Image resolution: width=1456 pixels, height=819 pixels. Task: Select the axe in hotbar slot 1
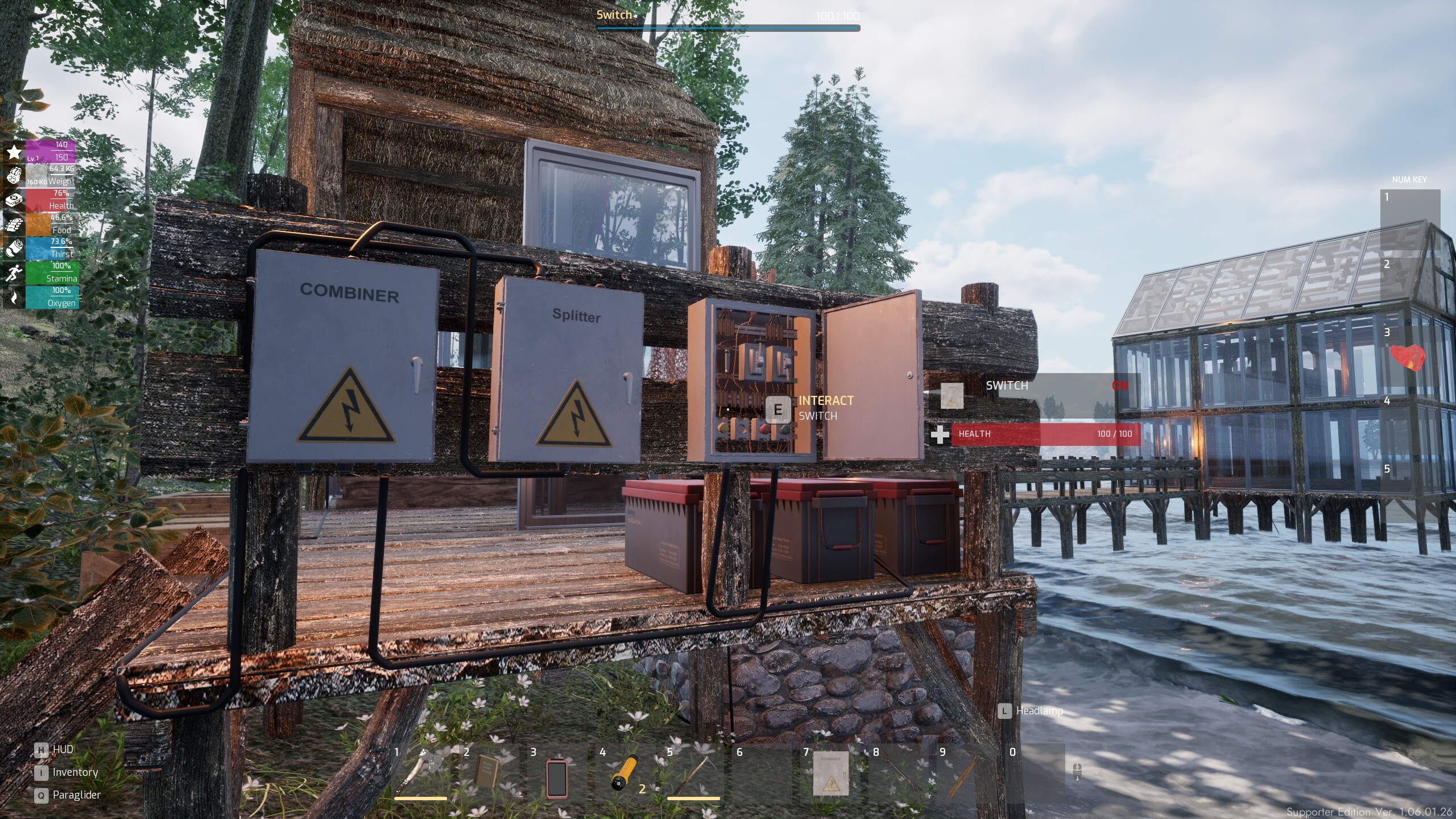[420, 773]
